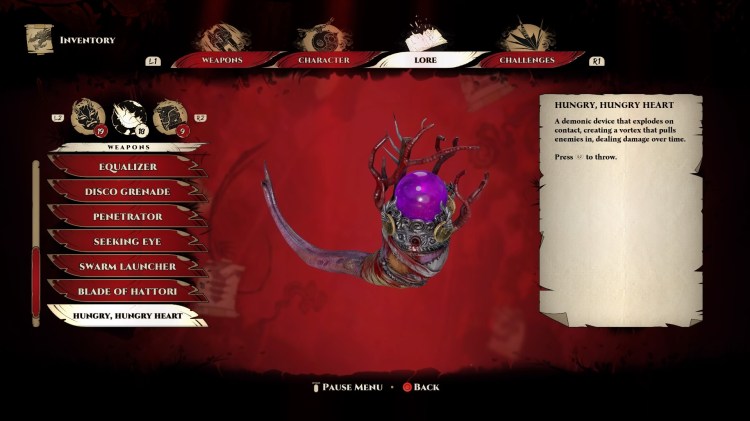Go to the Challenges tab
This screenshot has height=421, width=750.
pyautogui.click(x=527, y=59)
